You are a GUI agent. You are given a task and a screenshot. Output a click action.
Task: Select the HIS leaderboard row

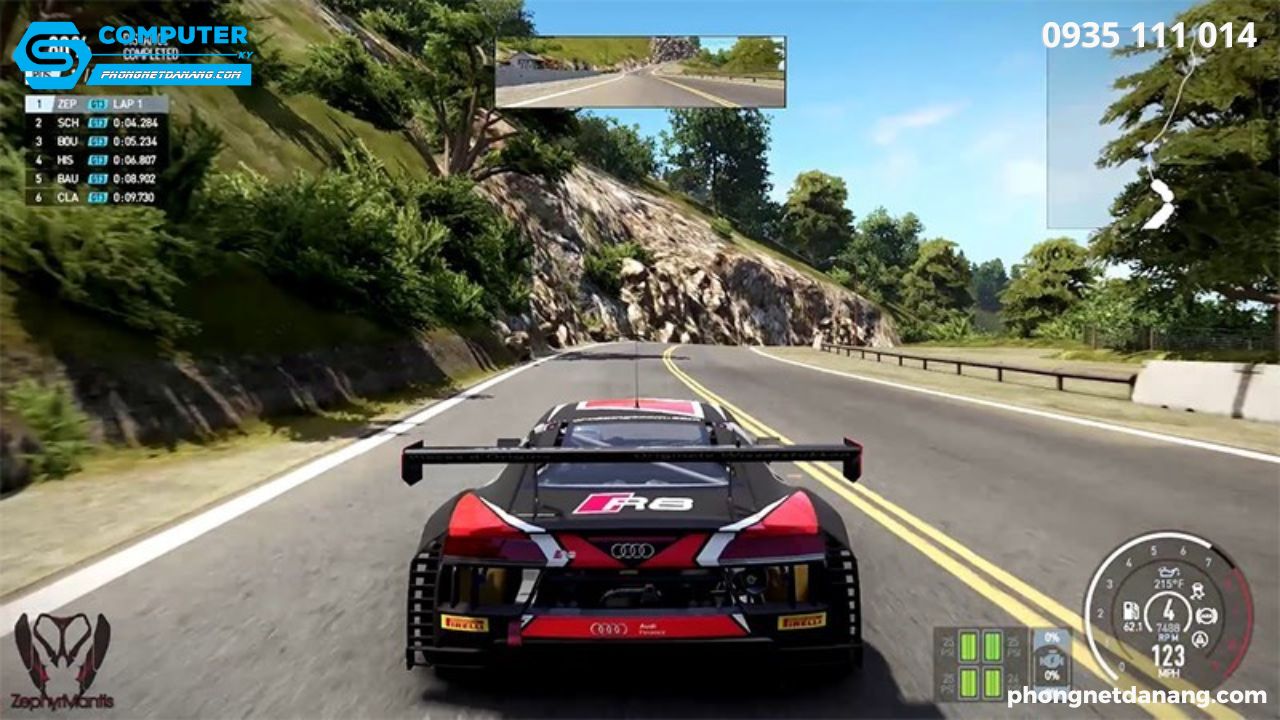point(96,160)
